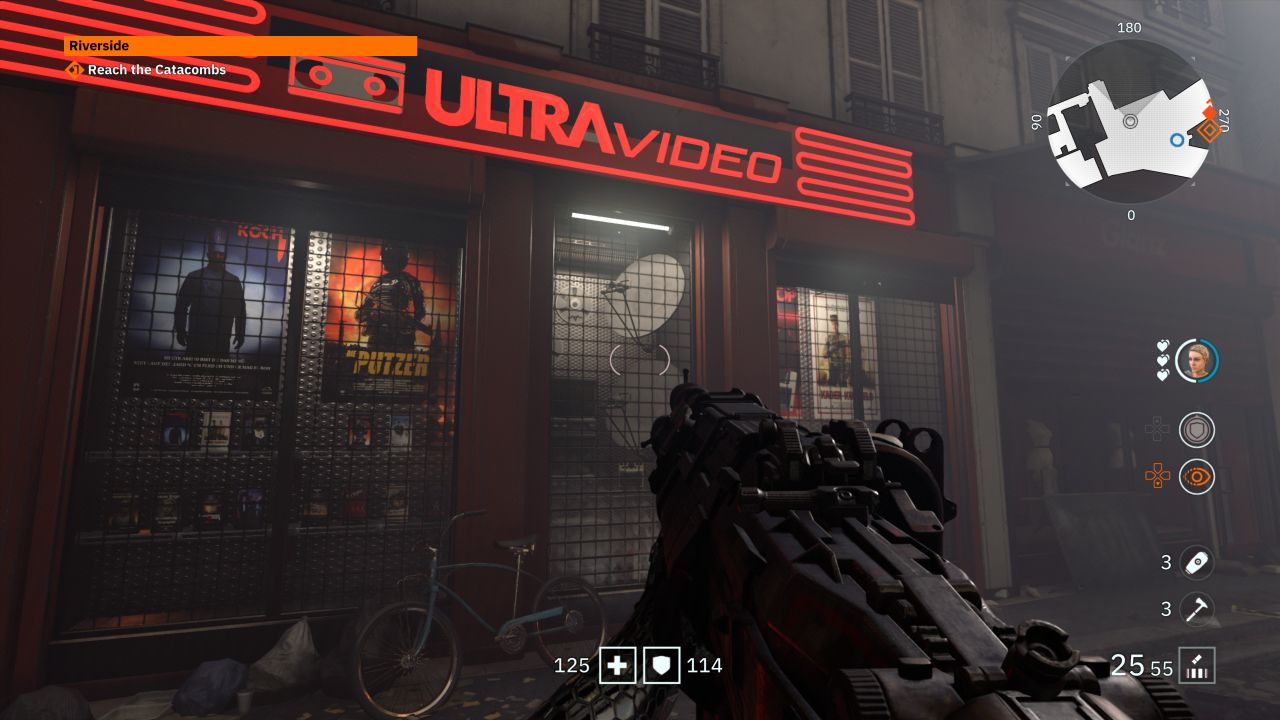
Task: Click the blue partner marker on the minimap
Action: pyautogui.click(x=1177, y=140)
